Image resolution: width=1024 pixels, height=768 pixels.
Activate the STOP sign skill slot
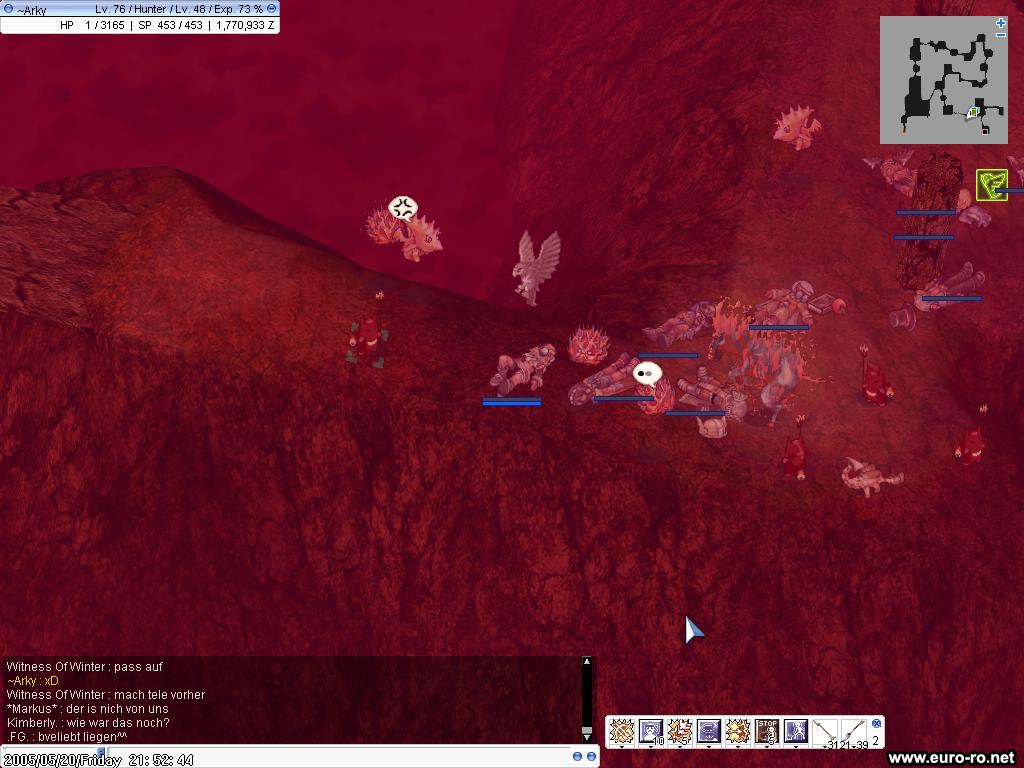click(x=767, y=732)
